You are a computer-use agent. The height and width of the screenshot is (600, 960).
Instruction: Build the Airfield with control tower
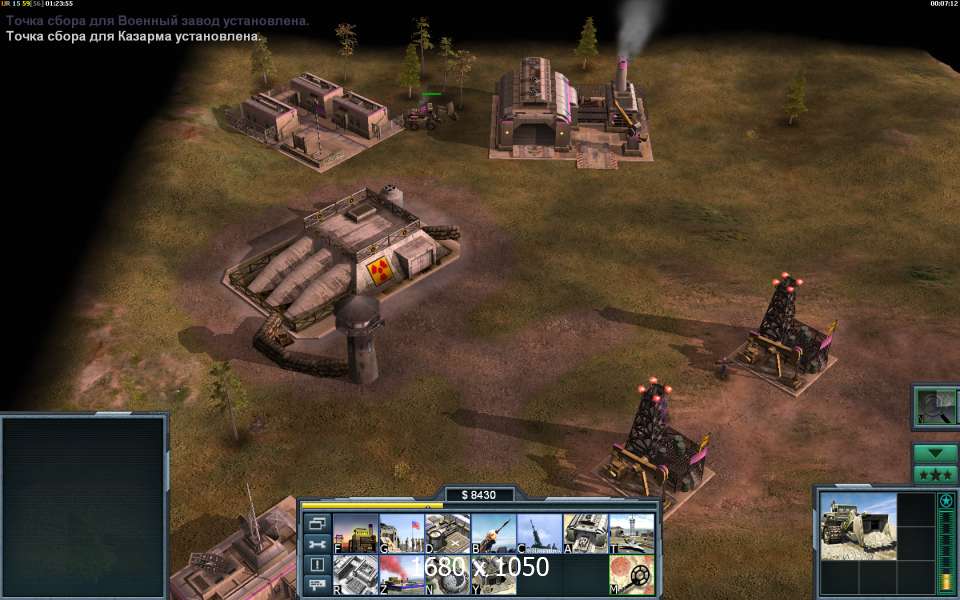point(631,534)
